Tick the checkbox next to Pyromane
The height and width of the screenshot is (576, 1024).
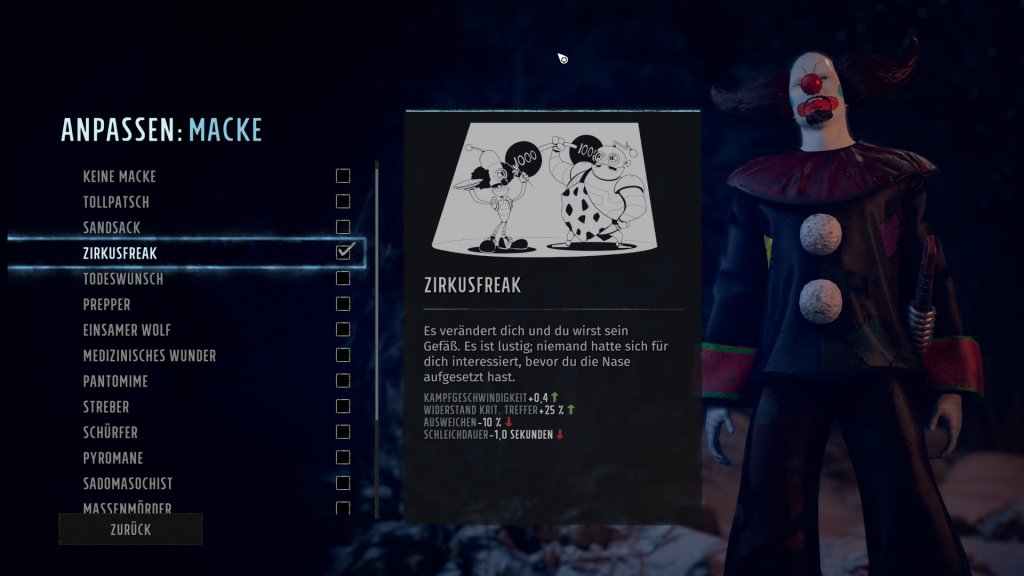[343, 458]
